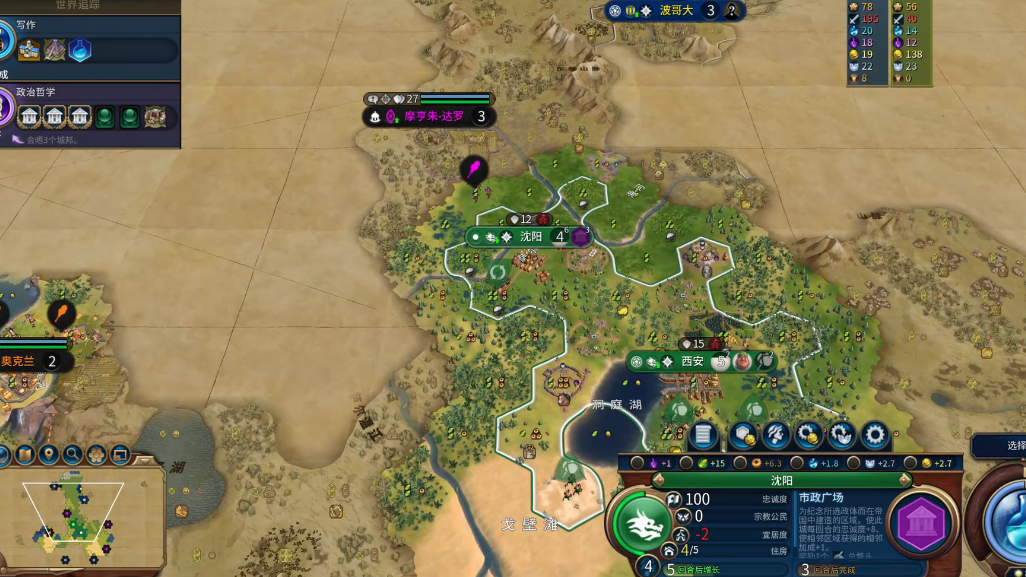
Task: Open the minimap map-pin button
Action: (48, 456)
